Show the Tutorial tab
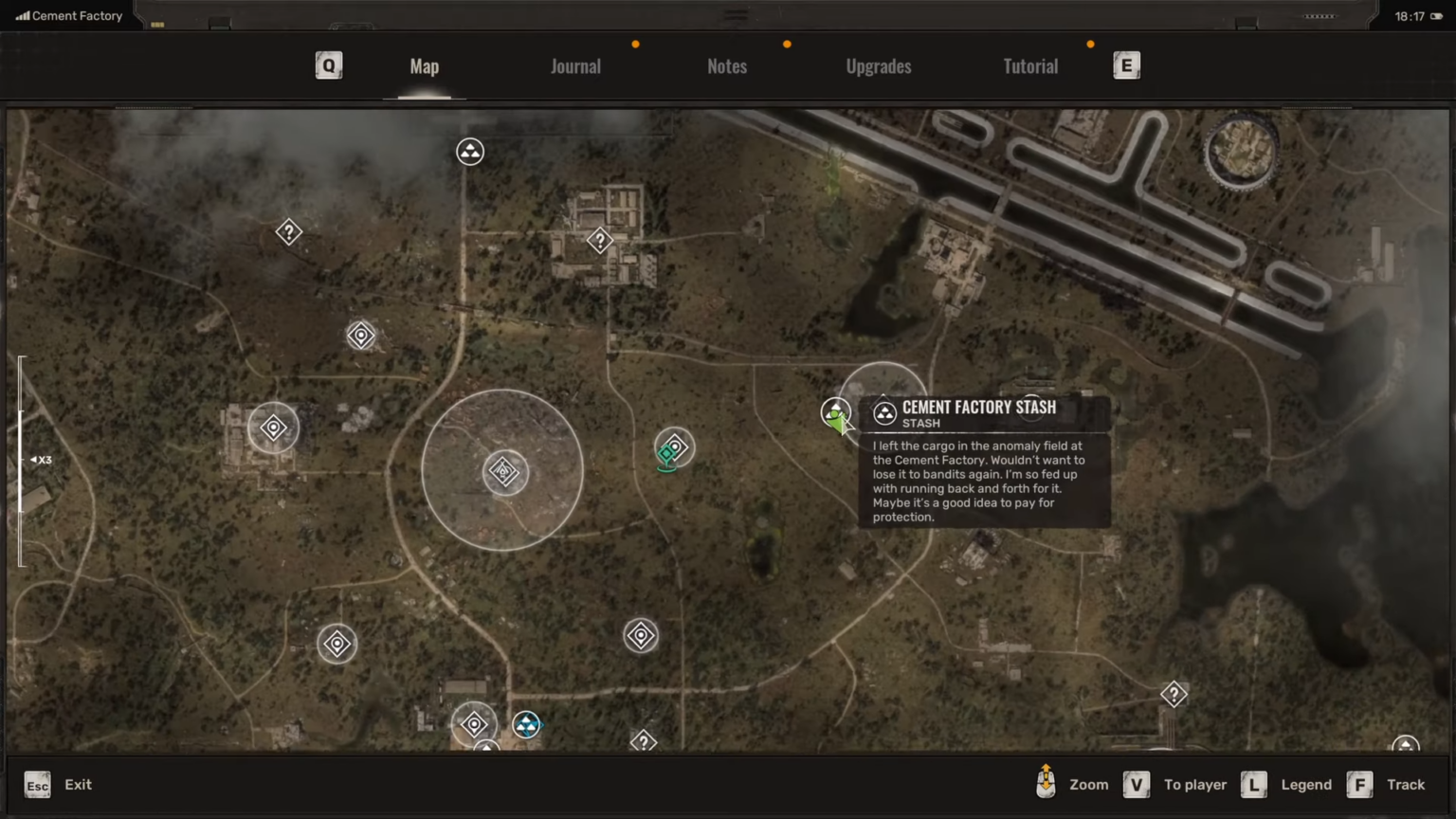1456x819 pixels. coord(1030,66)
